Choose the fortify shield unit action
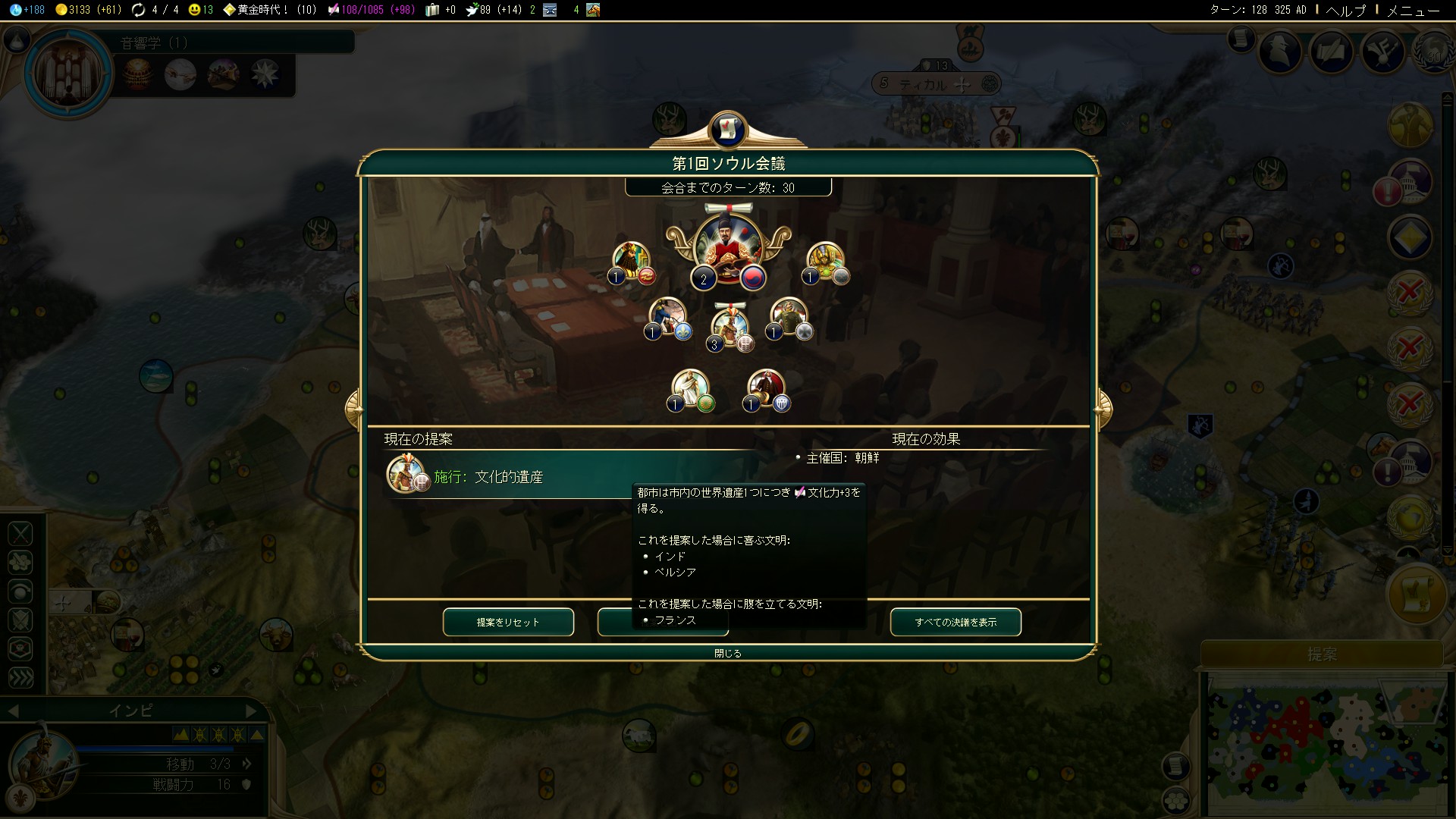 pos(20,649)
